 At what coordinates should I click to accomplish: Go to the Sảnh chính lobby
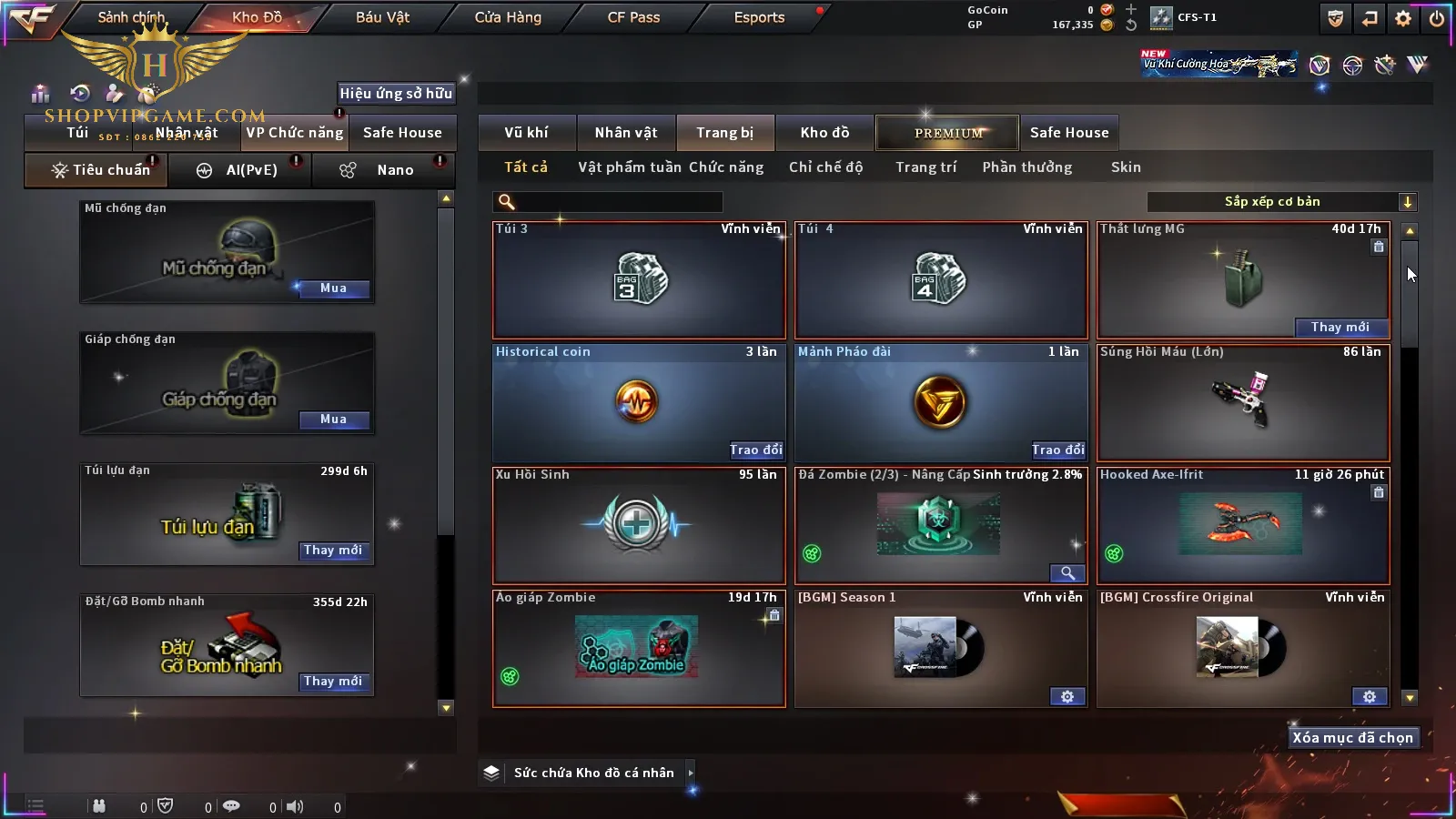(x=132, y=17)
